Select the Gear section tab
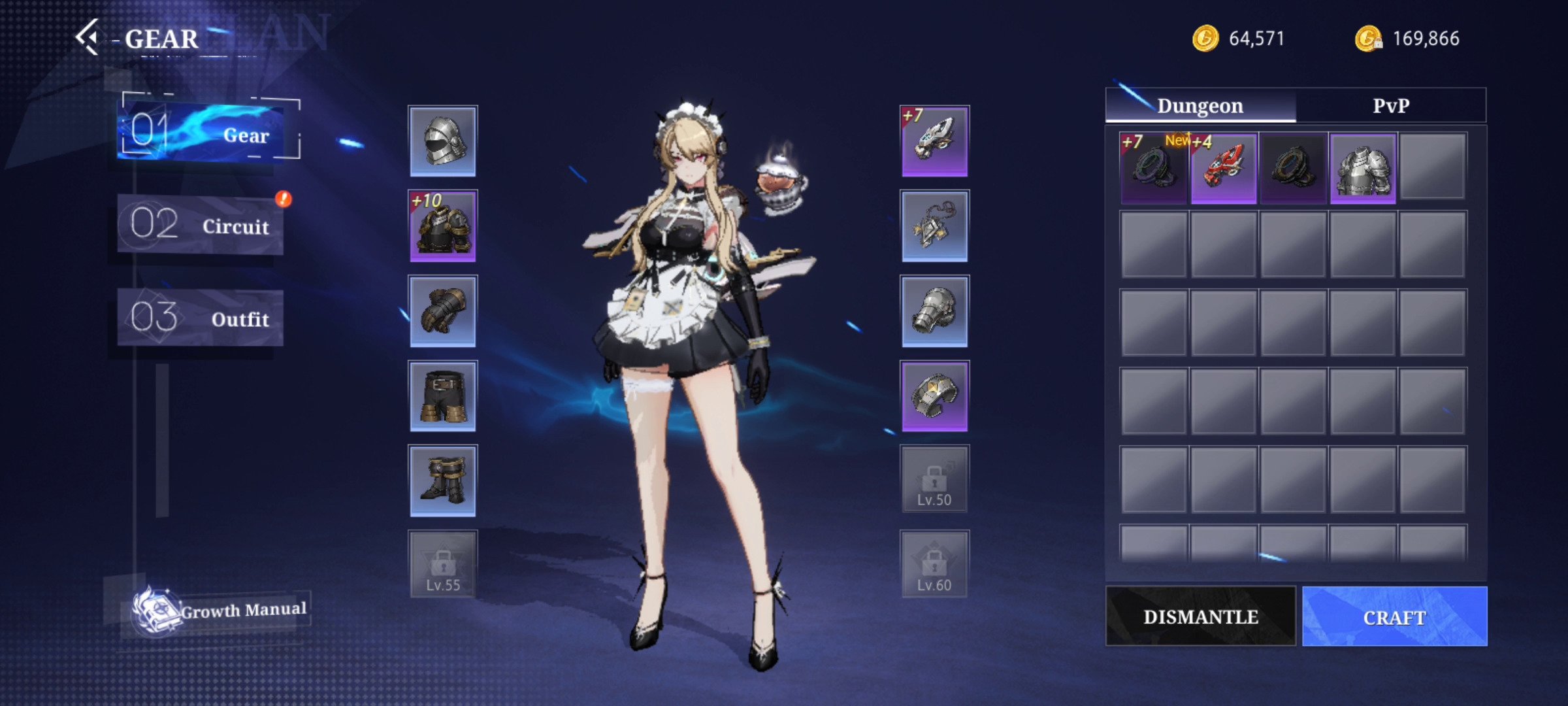 tap(208, 133)
